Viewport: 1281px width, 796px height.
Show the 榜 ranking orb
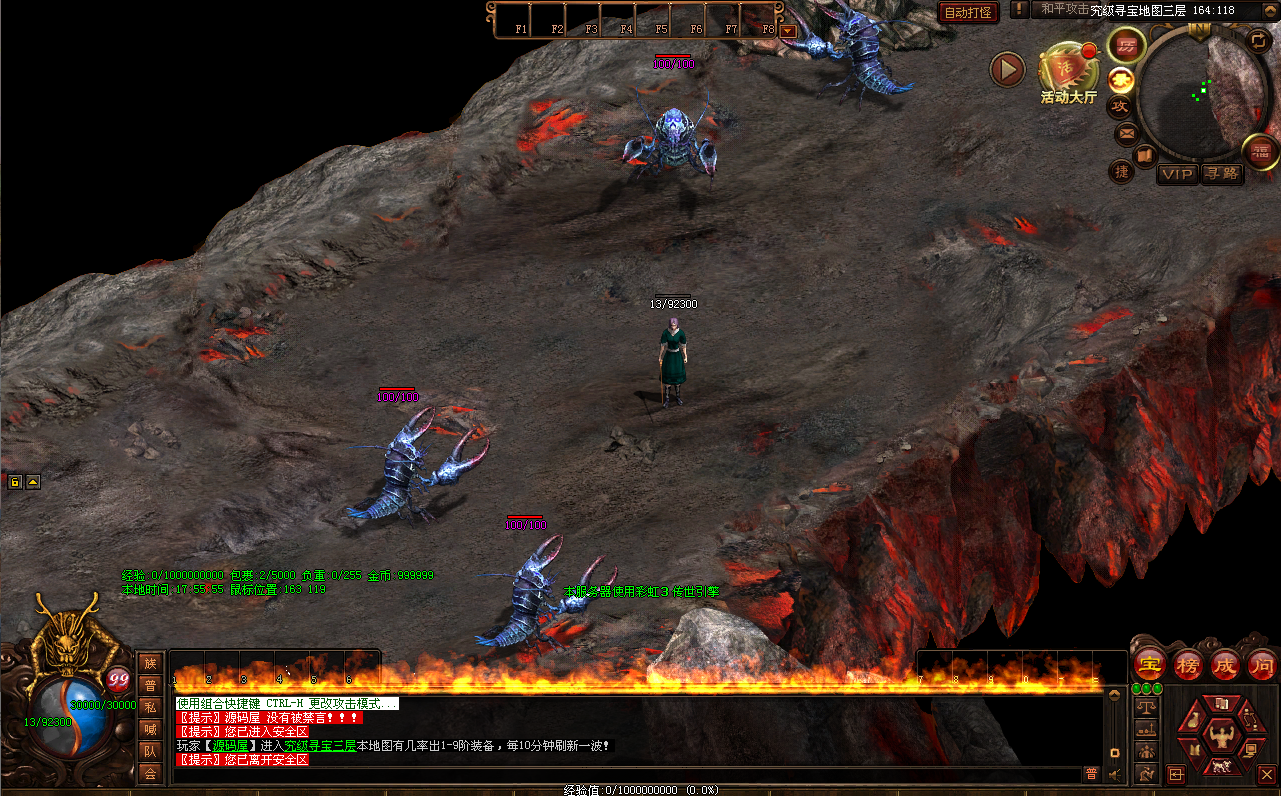[1188, 664]
